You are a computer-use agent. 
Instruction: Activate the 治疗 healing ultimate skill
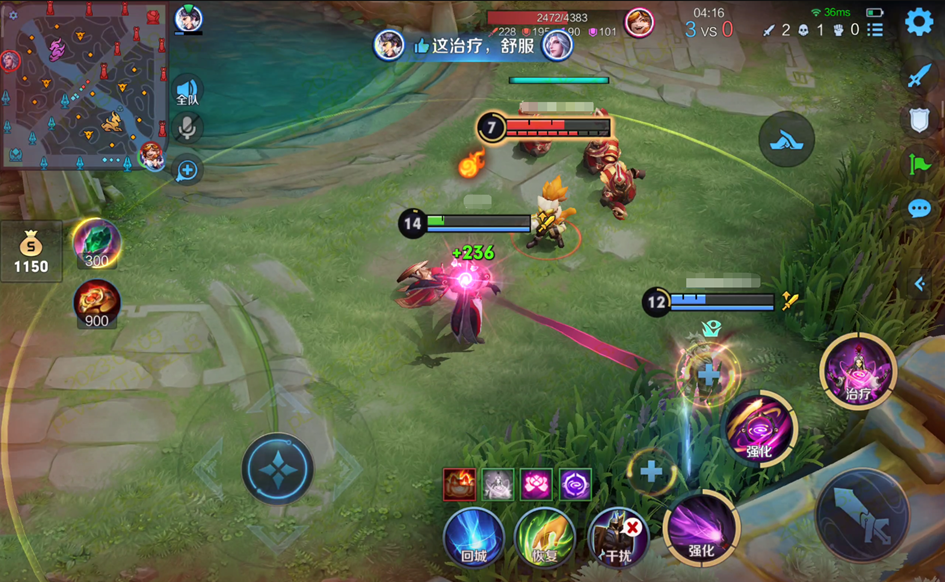coord(858,371)
